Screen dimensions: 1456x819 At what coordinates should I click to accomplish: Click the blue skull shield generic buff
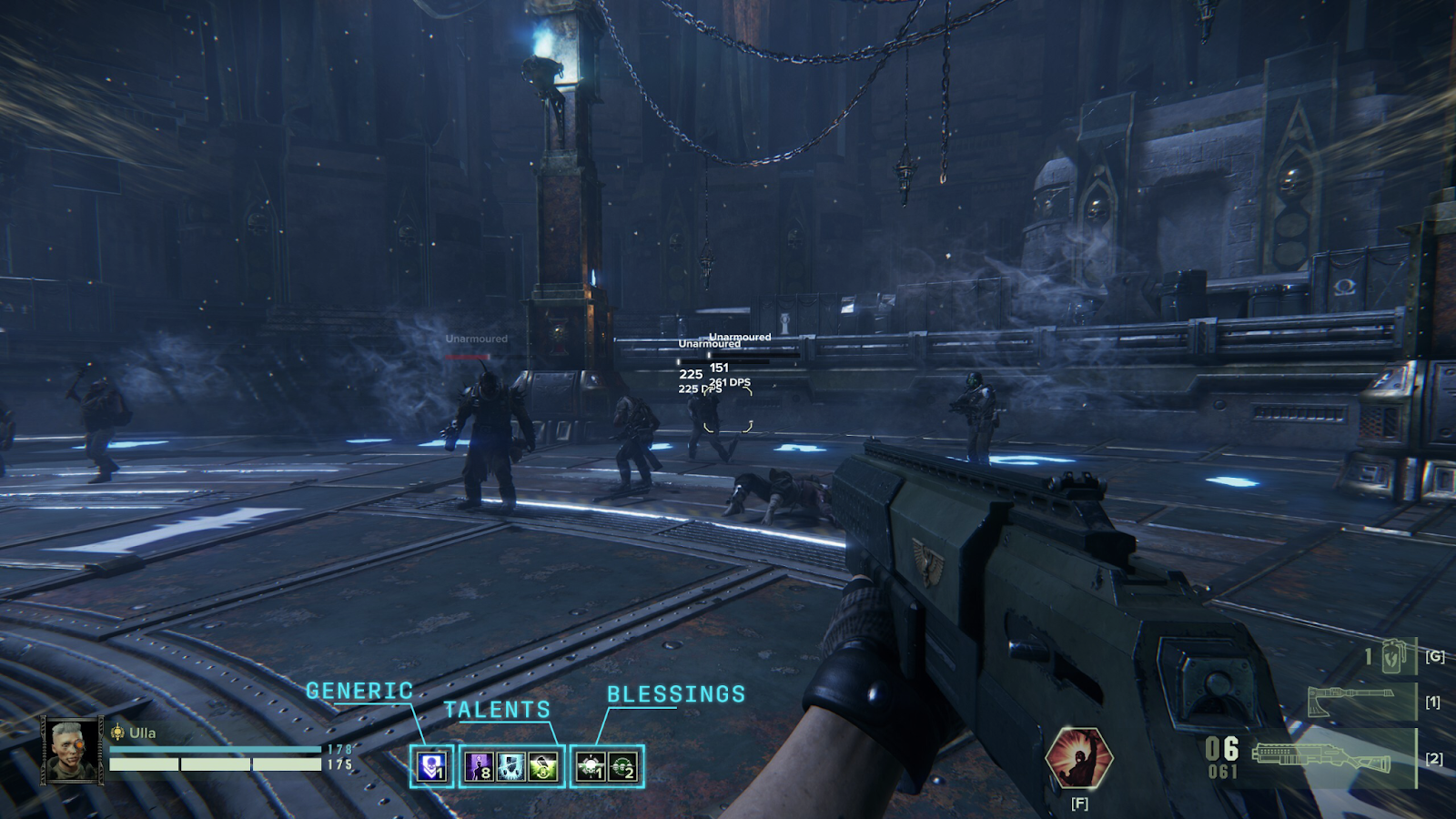(x=431, y=766)
